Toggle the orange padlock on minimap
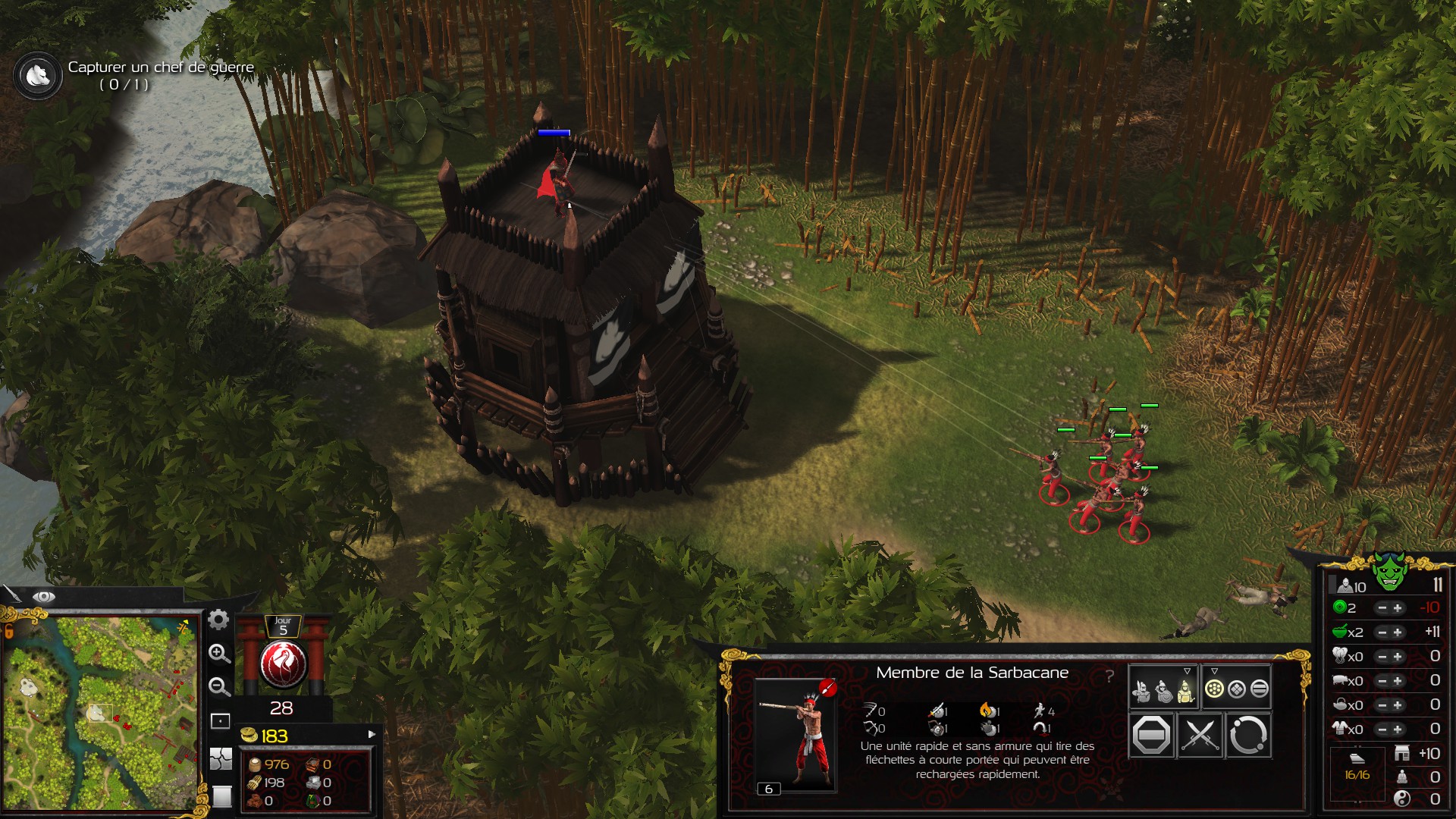The width and height of the screenshot is (1456, 819). pos(9,630)
